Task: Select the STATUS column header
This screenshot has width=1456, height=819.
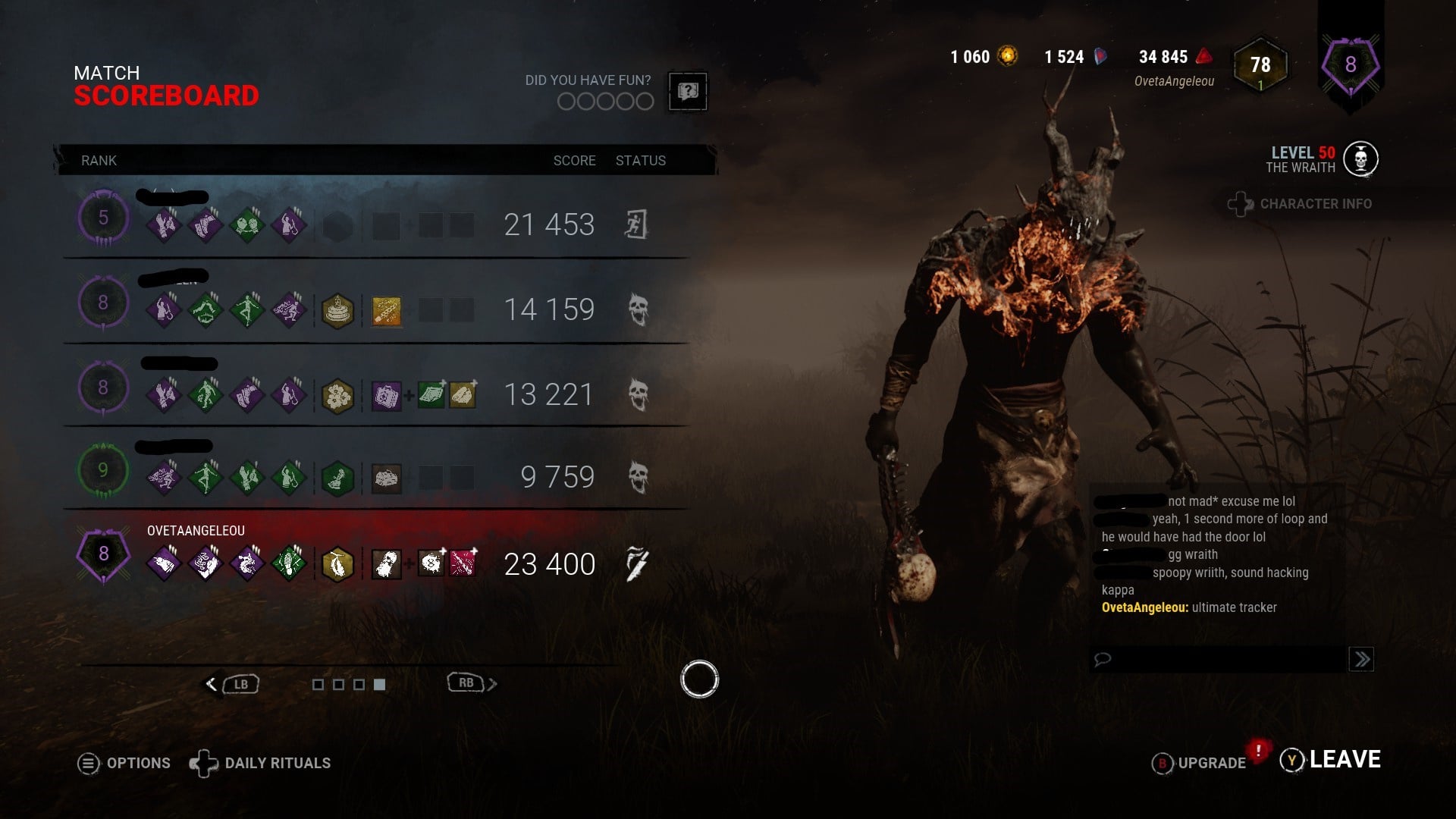Action: tap(641, 160)
